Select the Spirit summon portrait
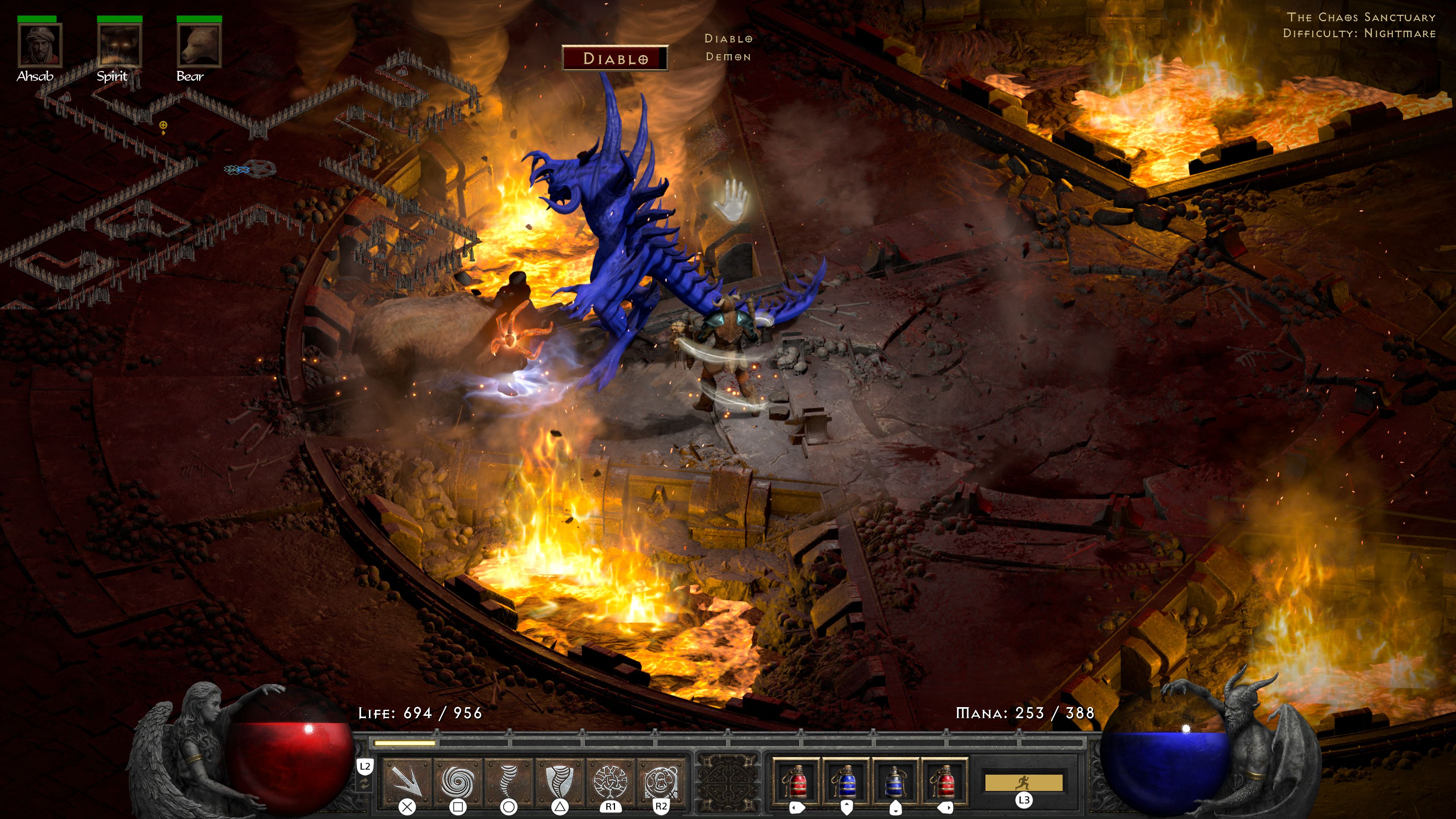 119,45
